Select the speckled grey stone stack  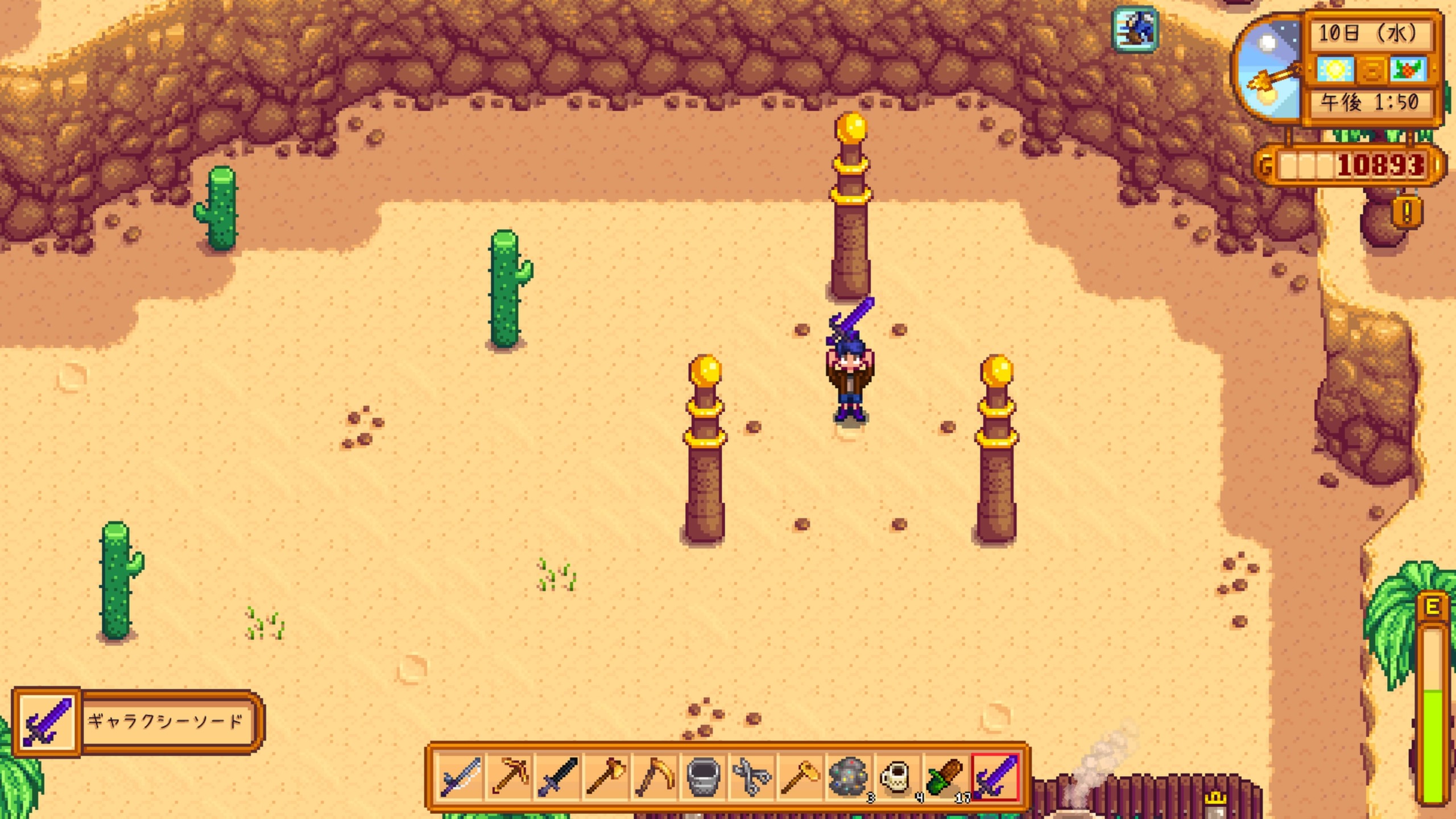[848, 777]
